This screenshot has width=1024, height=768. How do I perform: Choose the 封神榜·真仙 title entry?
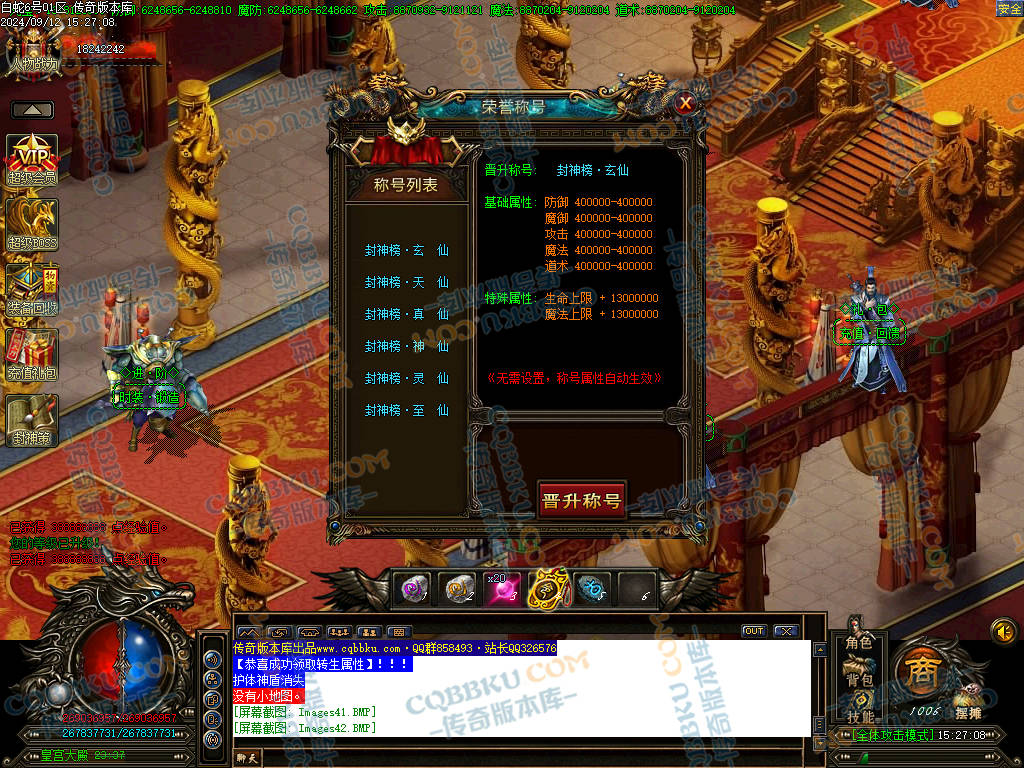pos(406,315)
